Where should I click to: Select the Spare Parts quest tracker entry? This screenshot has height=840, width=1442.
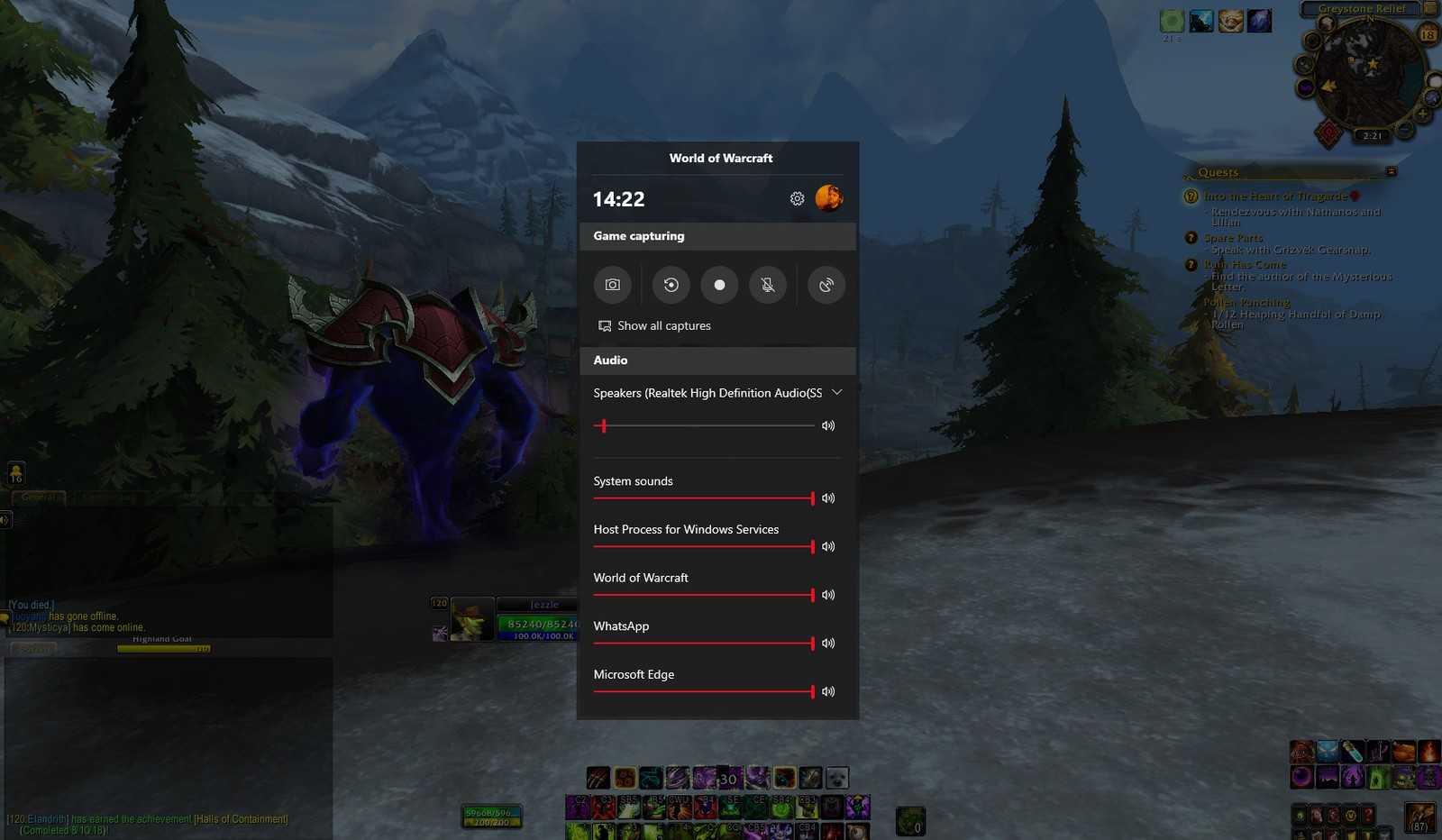click(1233, 238)
